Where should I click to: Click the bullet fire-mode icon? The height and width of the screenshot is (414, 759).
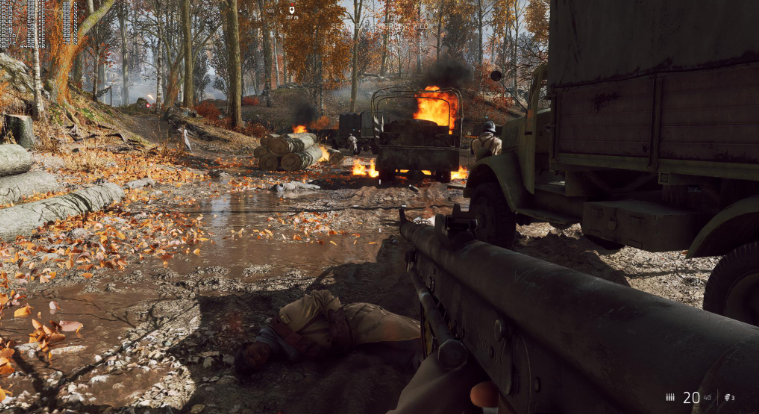click(x=670, y=397)
